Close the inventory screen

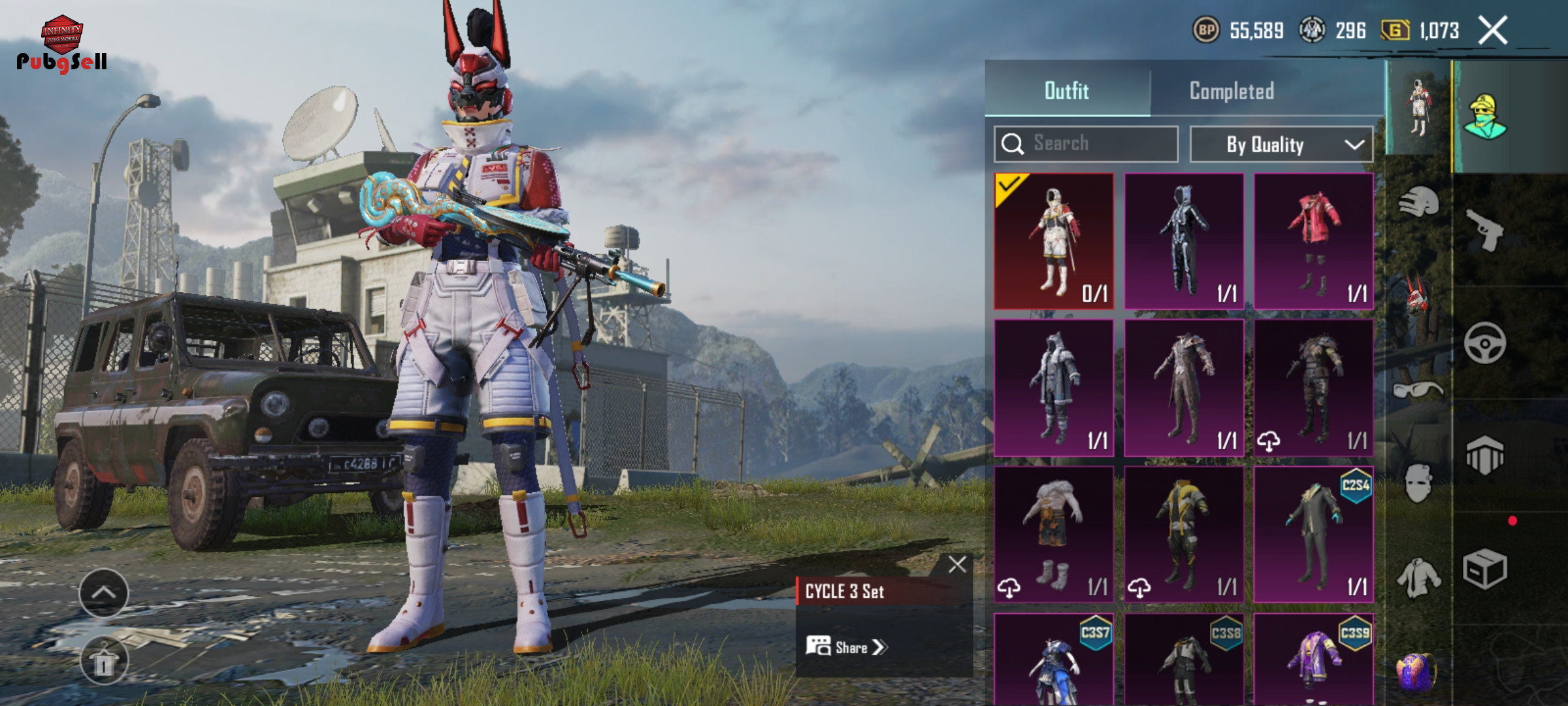(1493, 31)
